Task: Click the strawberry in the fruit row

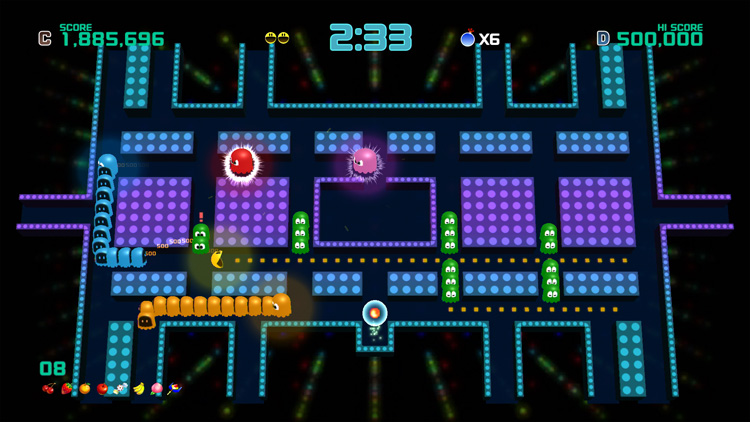Action: click(67, 388)
